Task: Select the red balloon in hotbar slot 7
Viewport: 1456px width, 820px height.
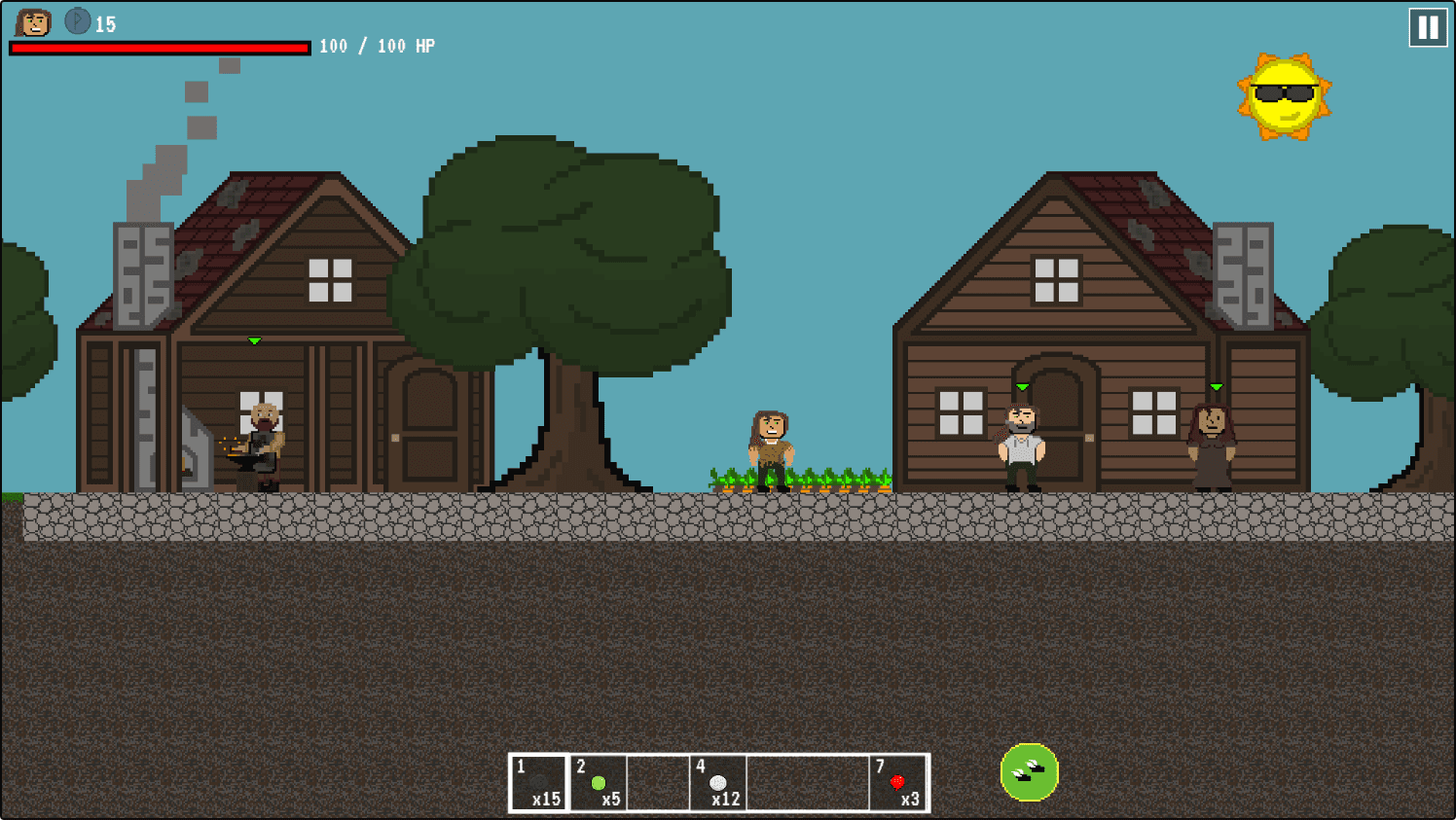Action: pos(896,783)
